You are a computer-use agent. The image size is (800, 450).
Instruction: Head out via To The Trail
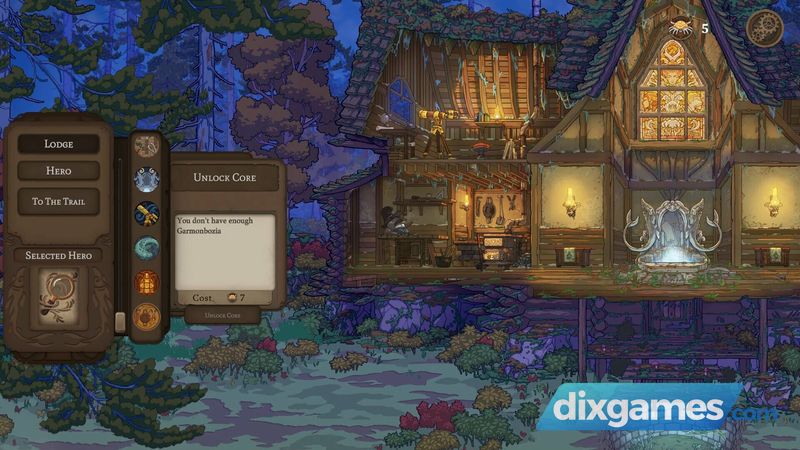coord(58,201)
